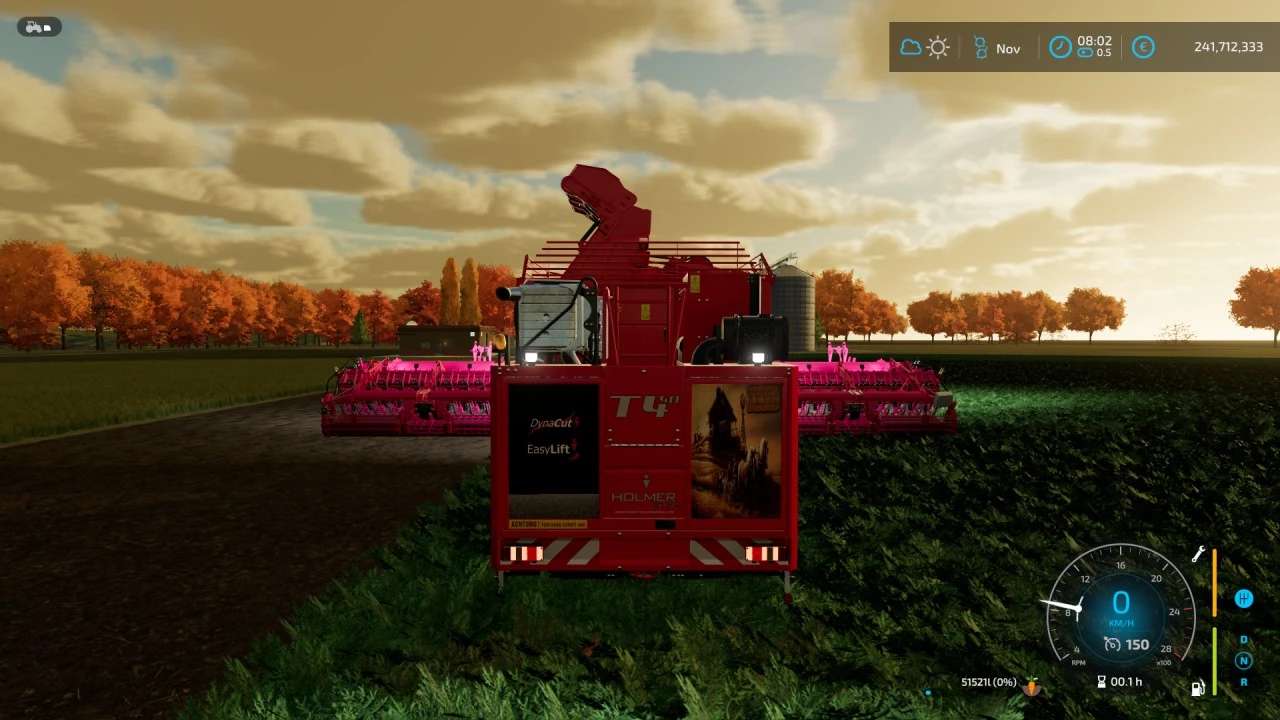
Task: Click the sugar beet fill-level icon
Action: (x=1031, y=686)
